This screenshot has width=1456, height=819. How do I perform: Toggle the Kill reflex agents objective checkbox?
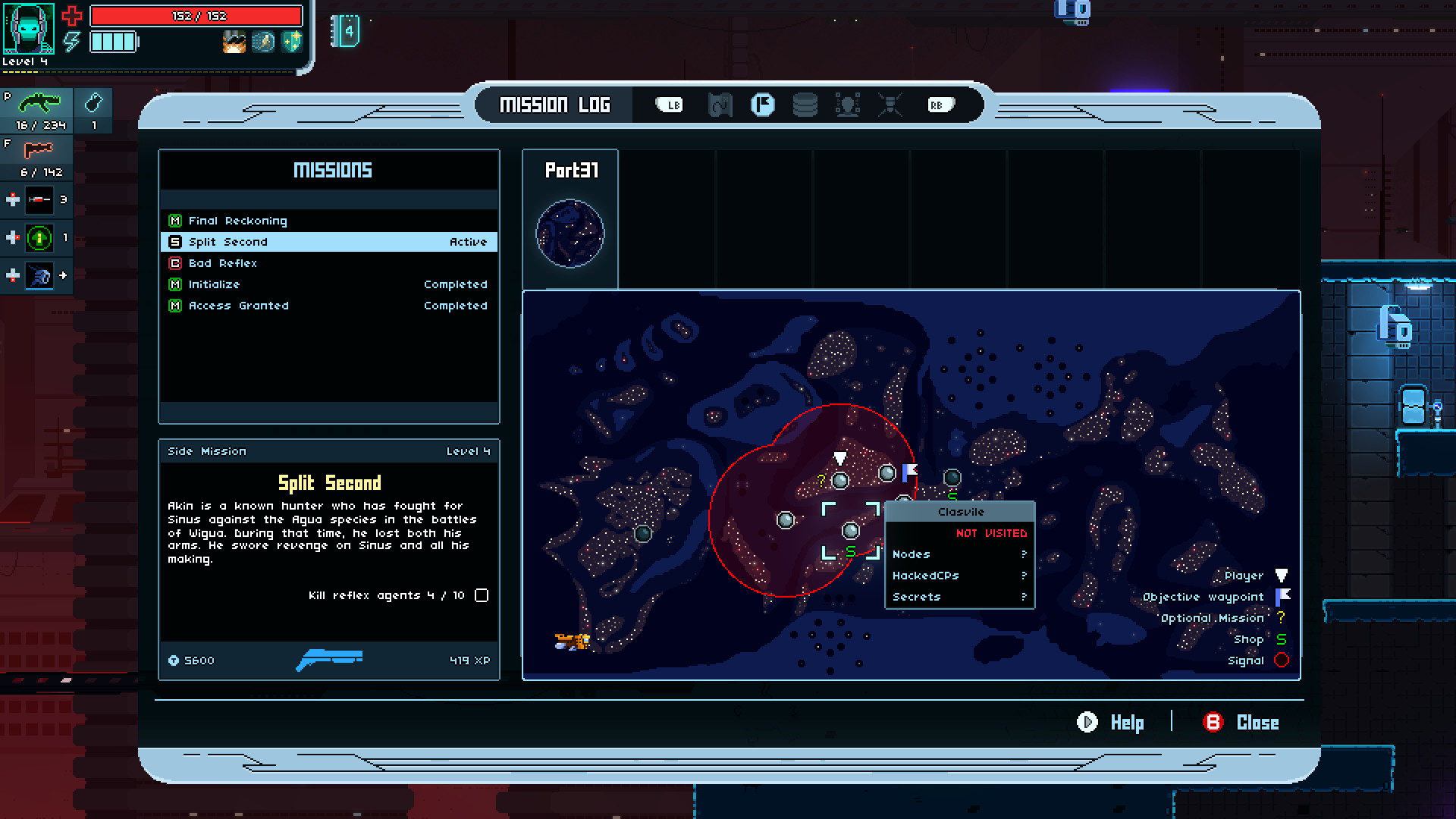coord(482,596)
